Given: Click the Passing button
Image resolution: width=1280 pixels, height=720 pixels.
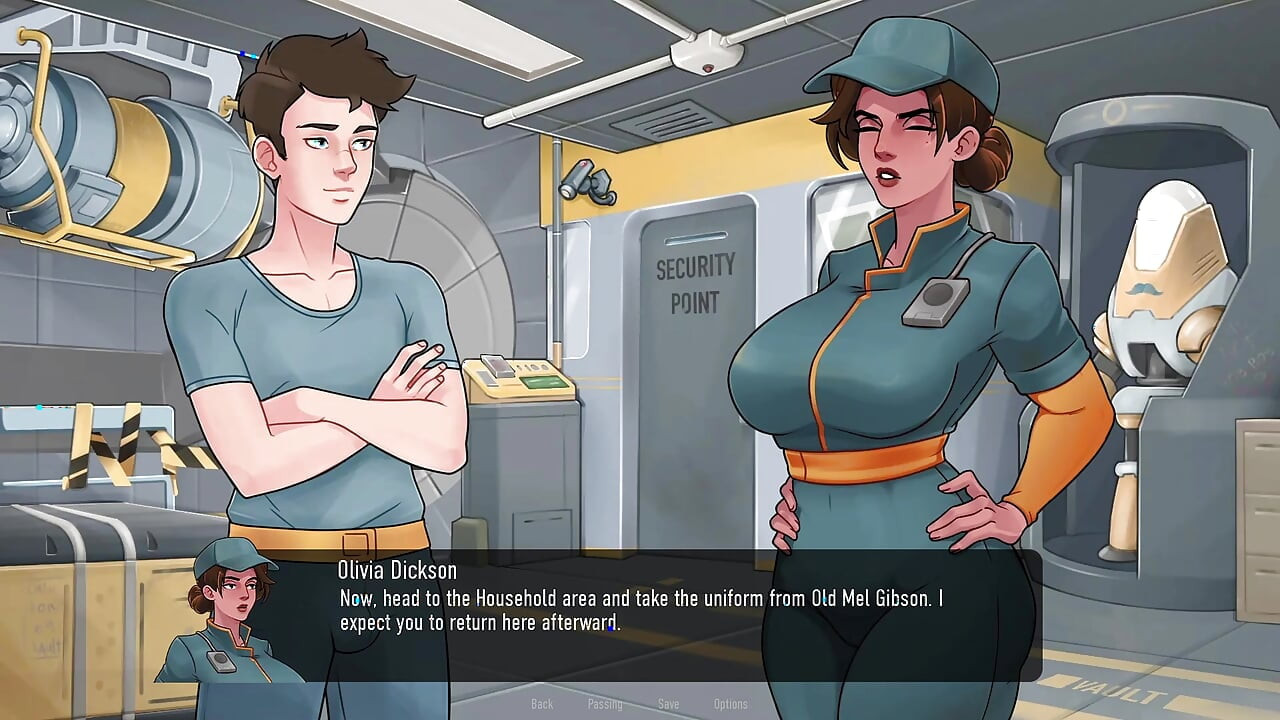Looking at the screenshot, I should pos(605,704).
